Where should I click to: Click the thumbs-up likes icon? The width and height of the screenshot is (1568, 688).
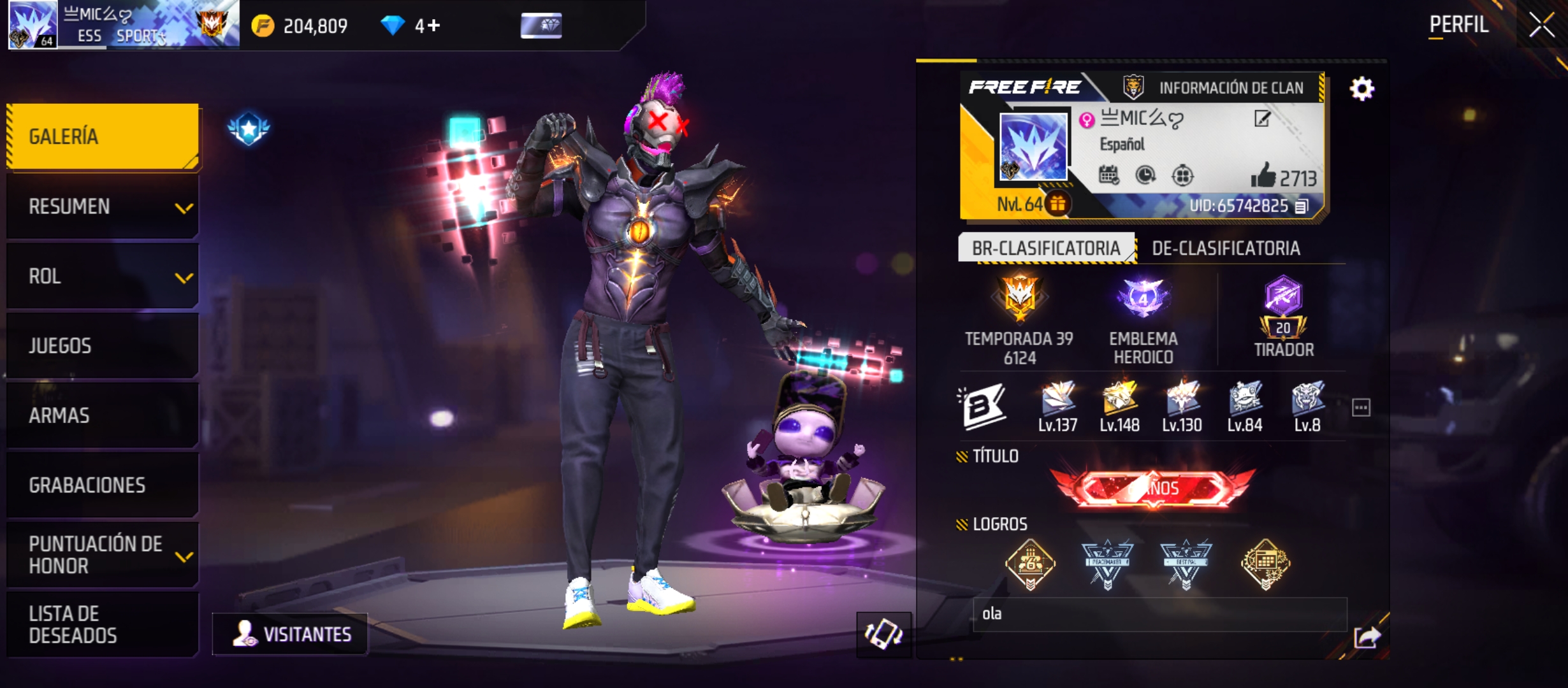1263,175
